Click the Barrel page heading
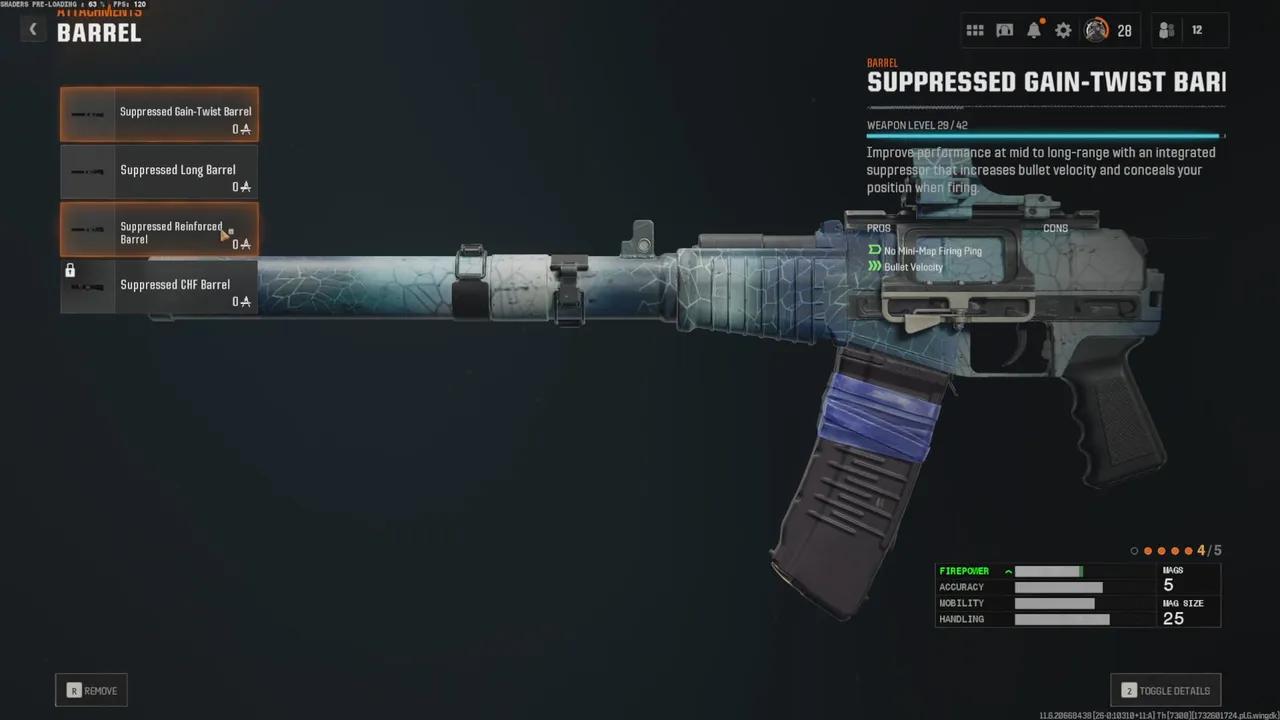This screenshot has width=1280, height=720. (x=99, y=32)
